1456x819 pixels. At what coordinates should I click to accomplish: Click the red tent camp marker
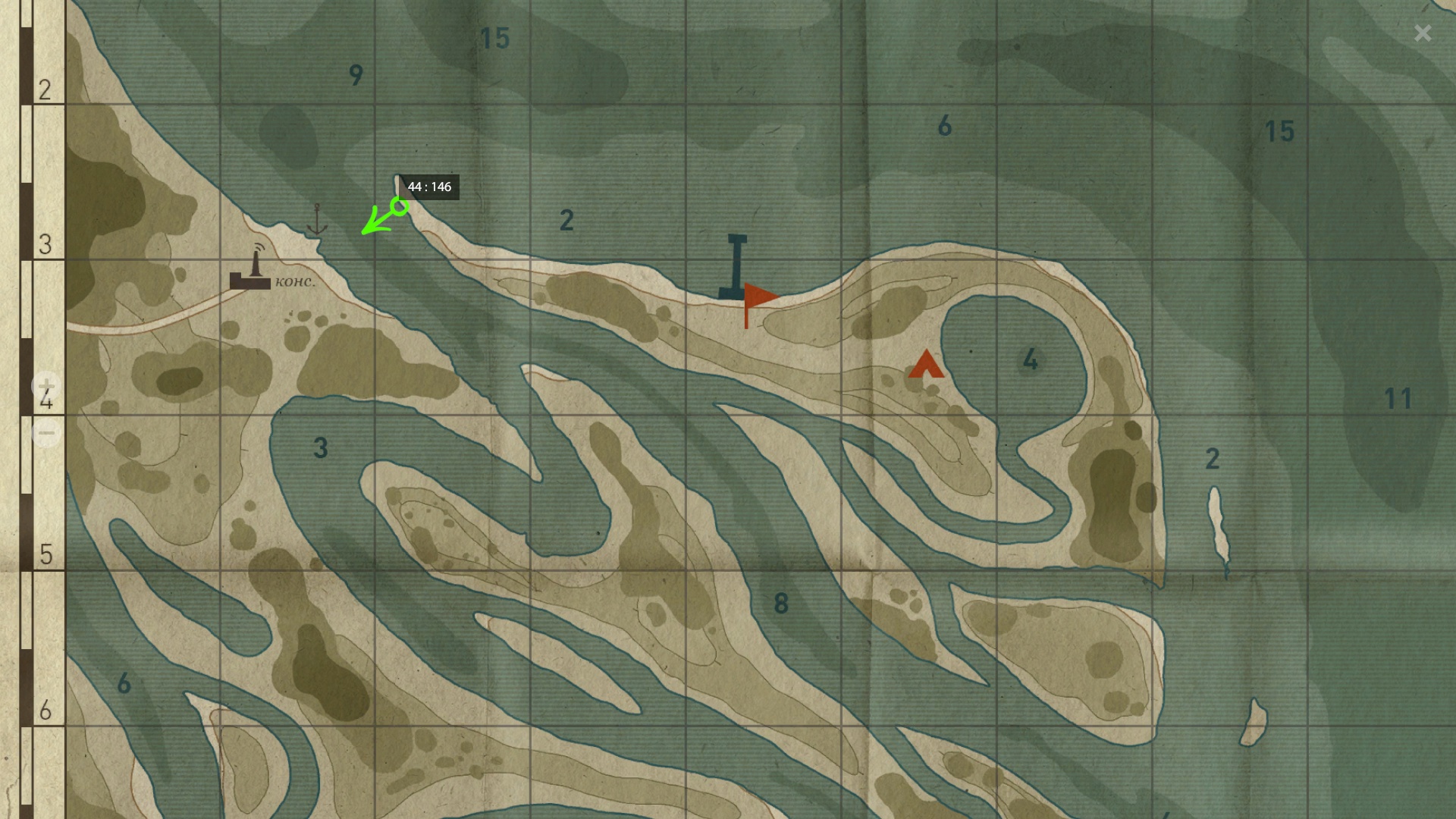[x=926, y=365]
